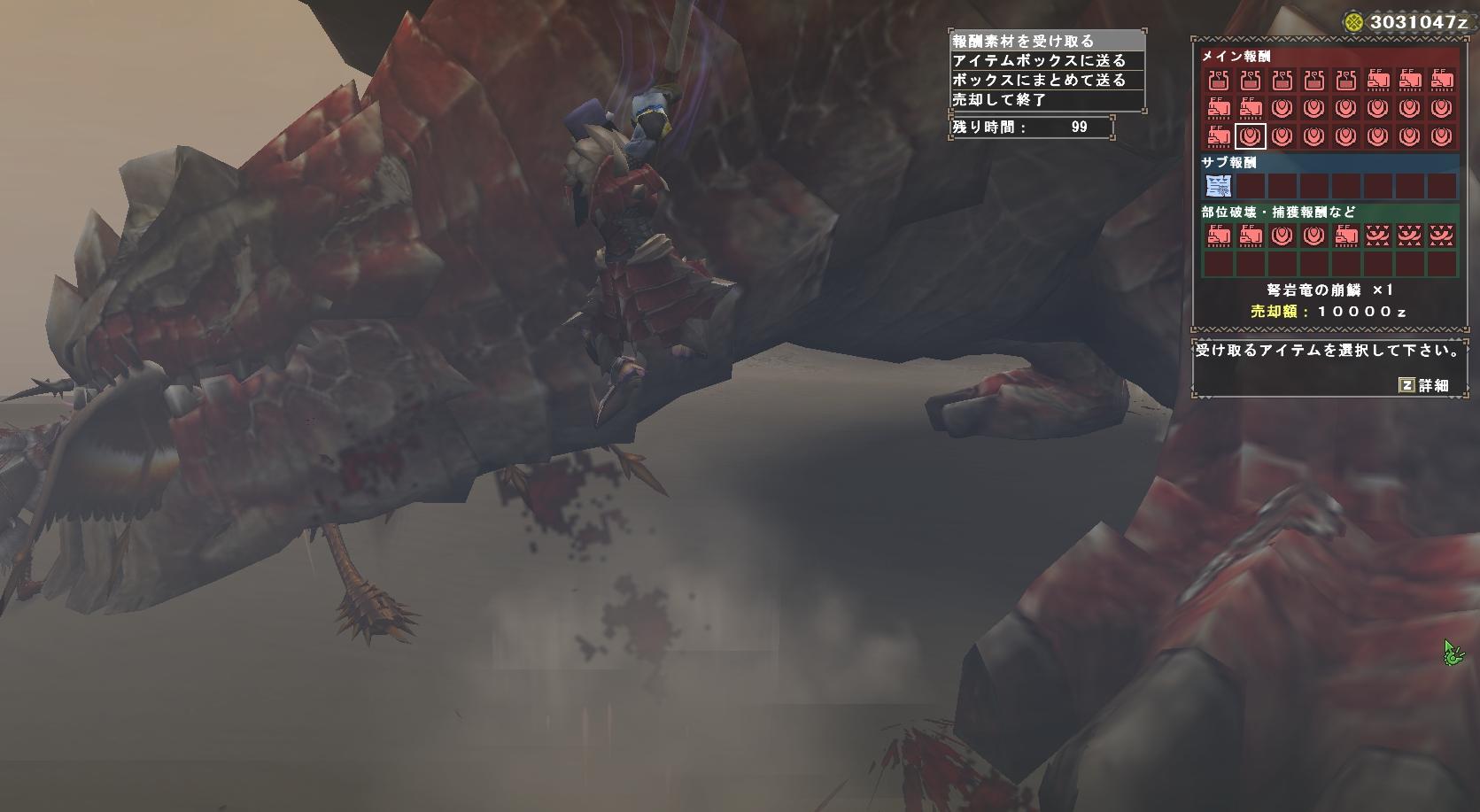Click the white-bordered highlighted scale reward slot
This screenshot has height=812, width=1480.
(1251, 136)
